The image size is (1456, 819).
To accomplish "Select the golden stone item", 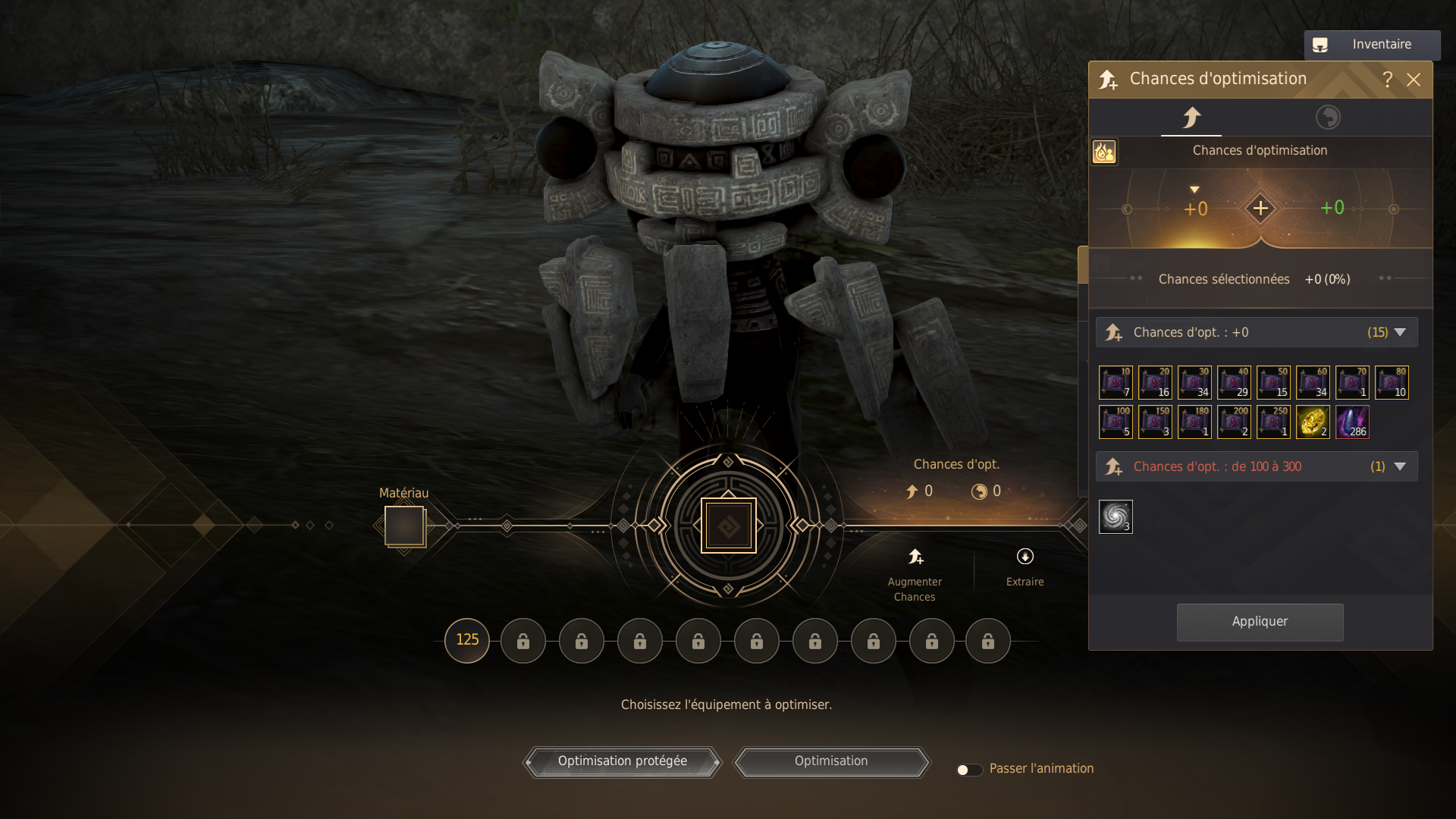I will tap(1313, 422).
